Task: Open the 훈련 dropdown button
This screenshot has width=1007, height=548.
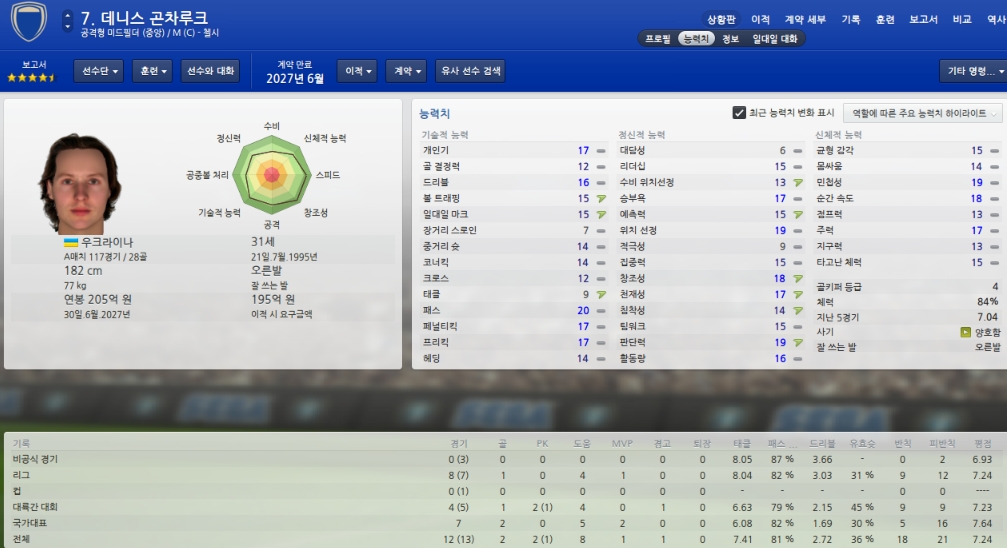Action: [x=153, y=71]
